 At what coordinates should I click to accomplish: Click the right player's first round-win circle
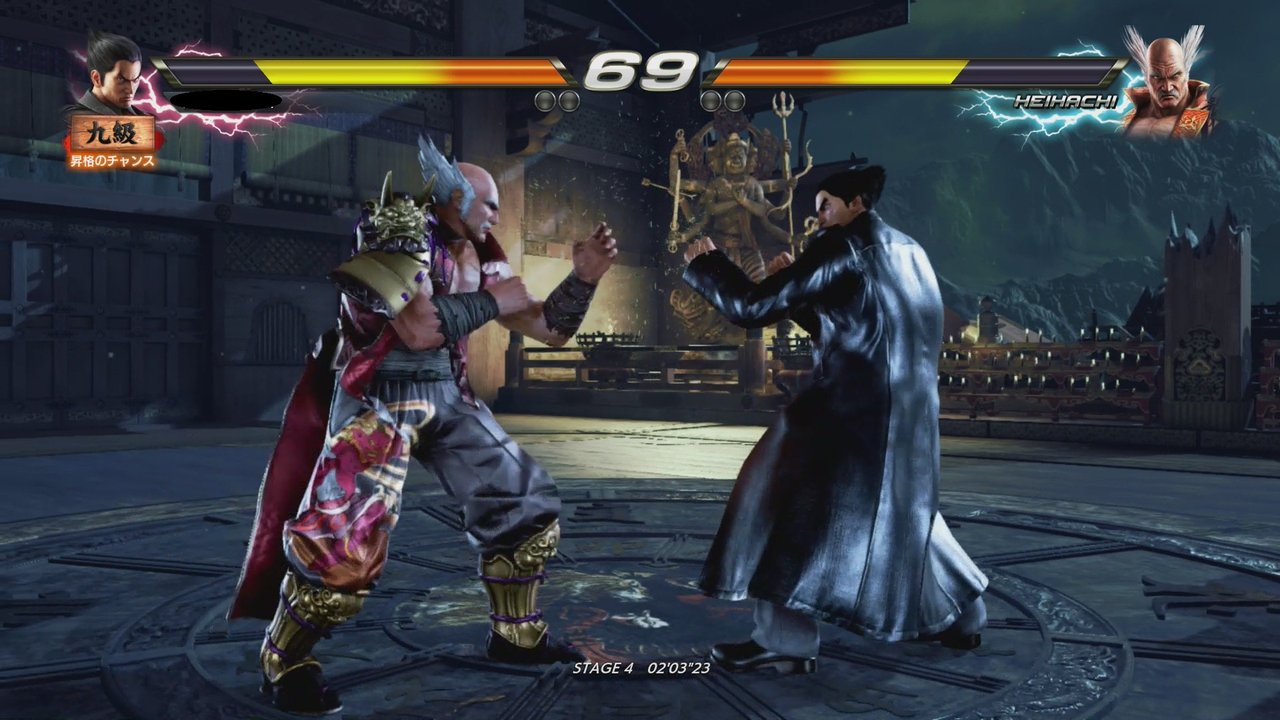pos(712,103)
